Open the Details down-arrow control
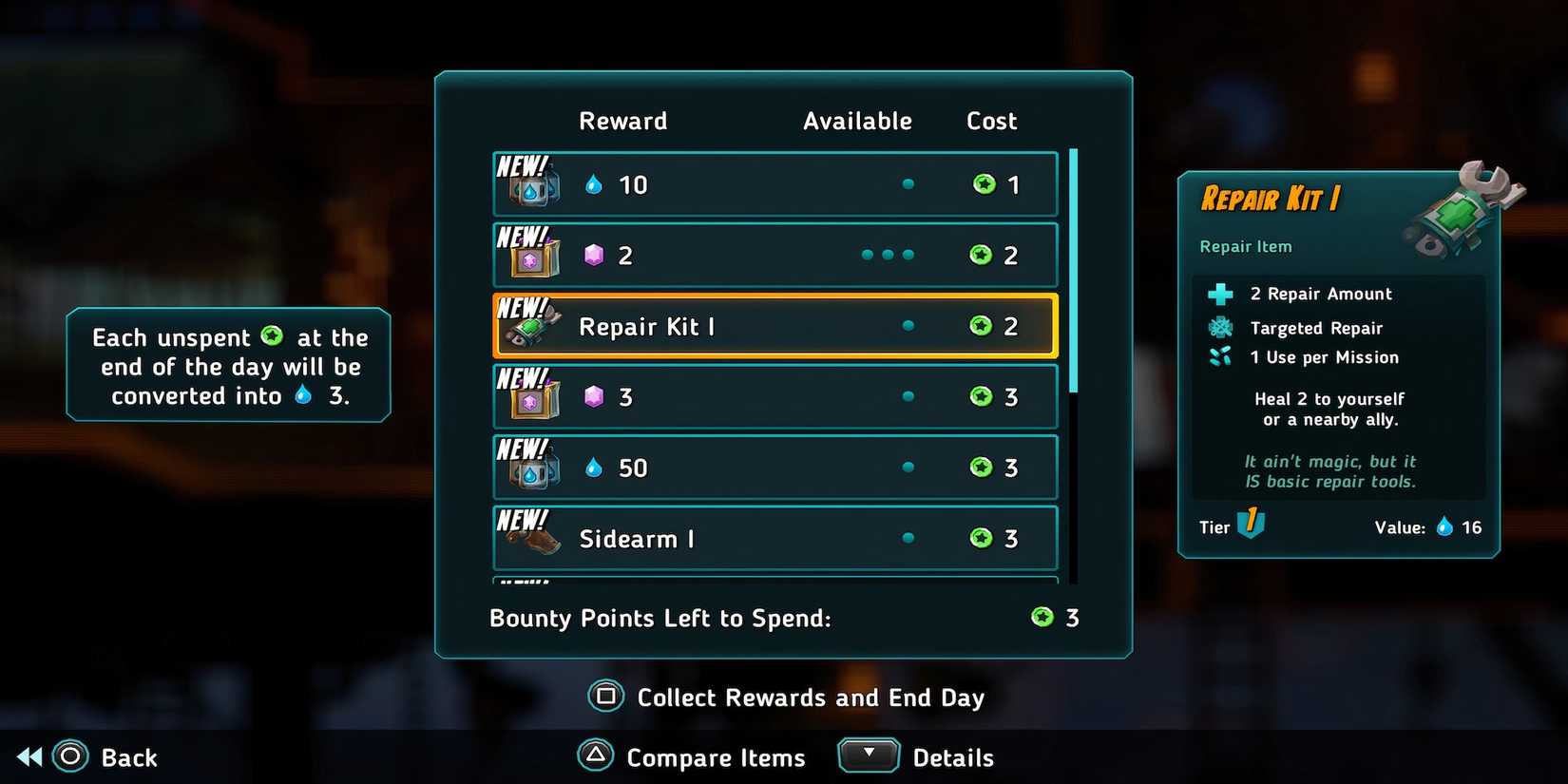1568x784 pixels. pyautogui.click(x=868, y=754)
